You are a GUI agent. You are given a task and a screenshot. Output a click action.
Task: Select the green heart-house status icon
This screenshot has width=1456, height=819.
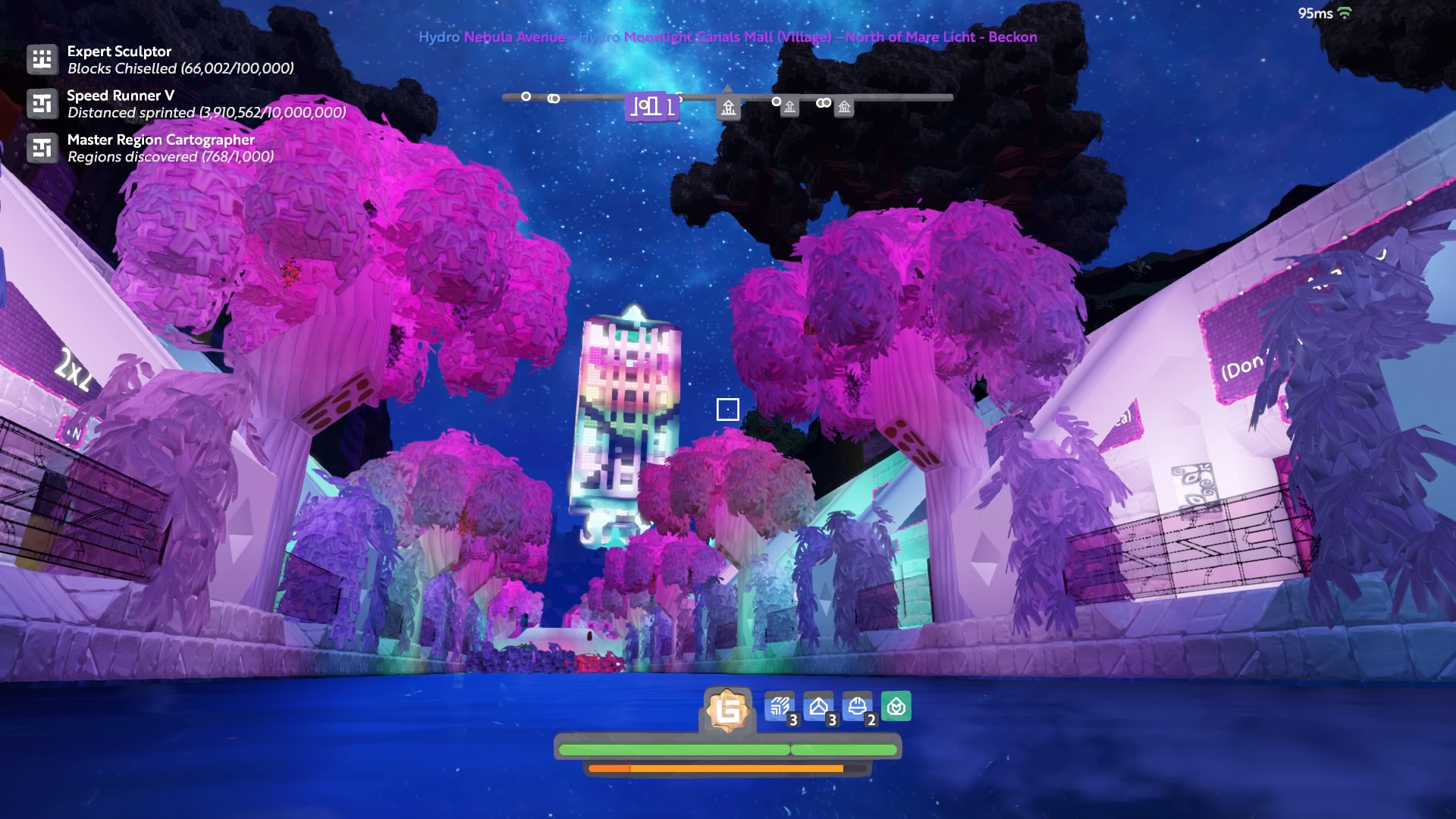point(896,707)
